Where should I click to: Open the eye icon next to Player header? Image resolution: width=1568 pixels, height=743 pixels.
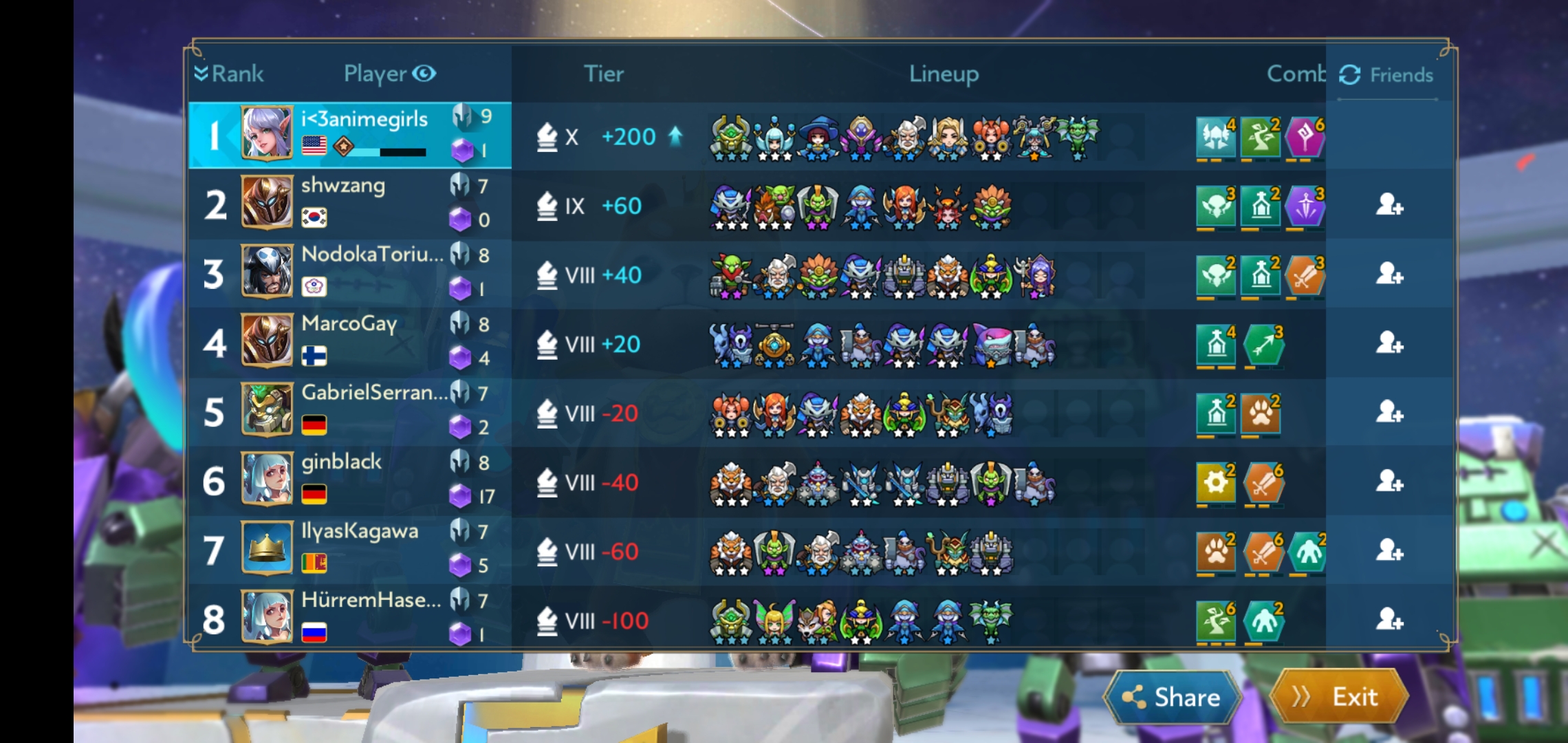[425, 74]
